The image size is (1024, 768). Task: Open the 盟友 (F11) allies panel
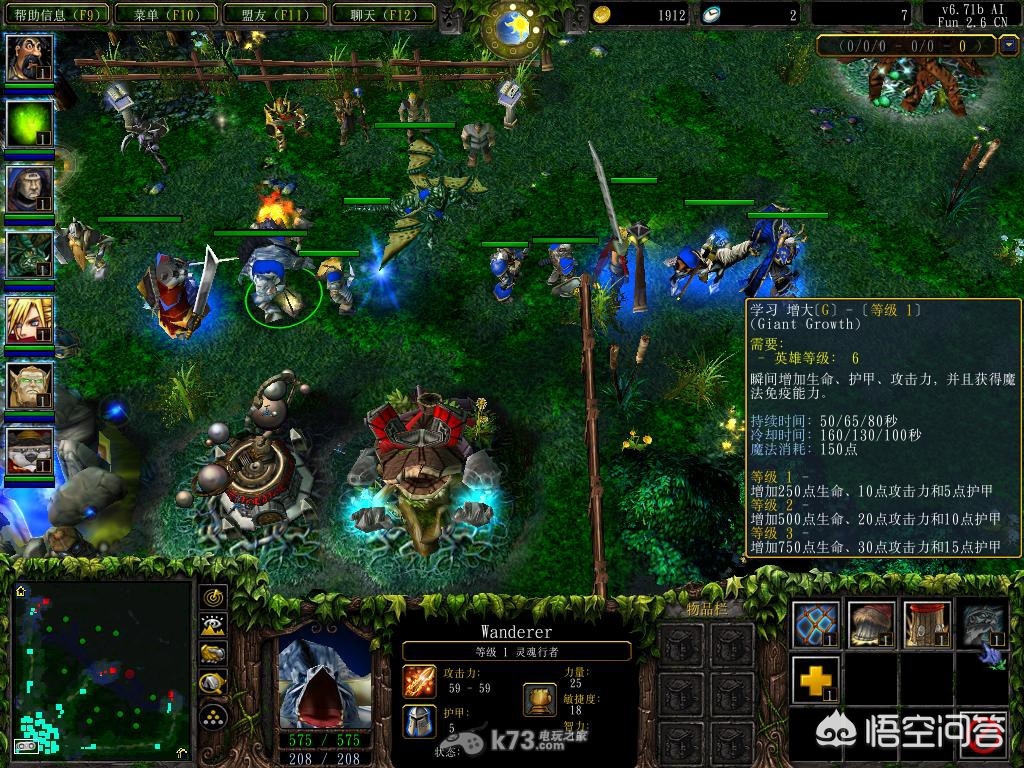[x=273, y=15]
